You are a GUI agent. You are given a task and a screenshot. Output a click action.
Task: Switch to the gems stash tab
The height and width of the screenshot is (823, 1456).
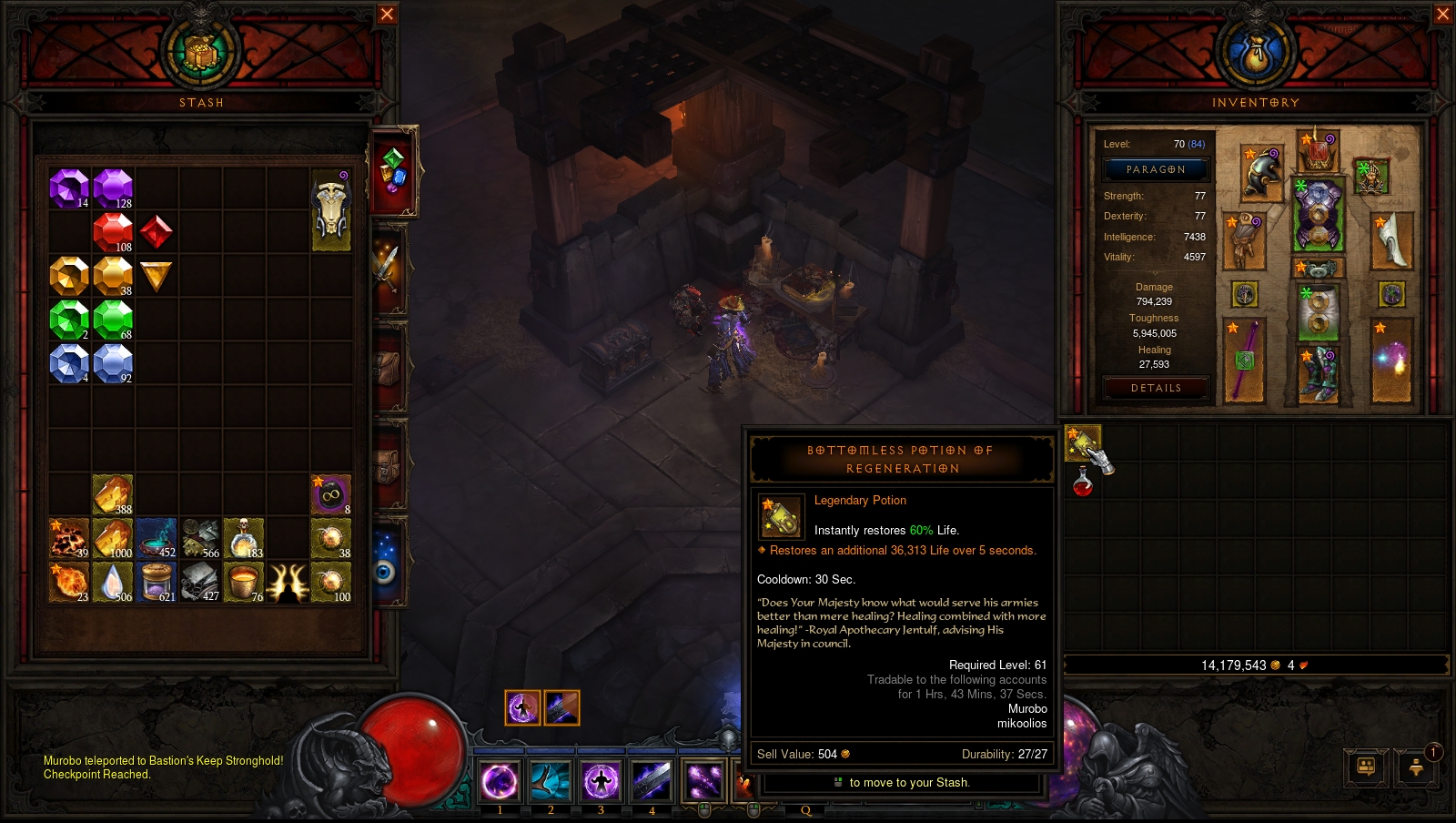coord(393,171)
